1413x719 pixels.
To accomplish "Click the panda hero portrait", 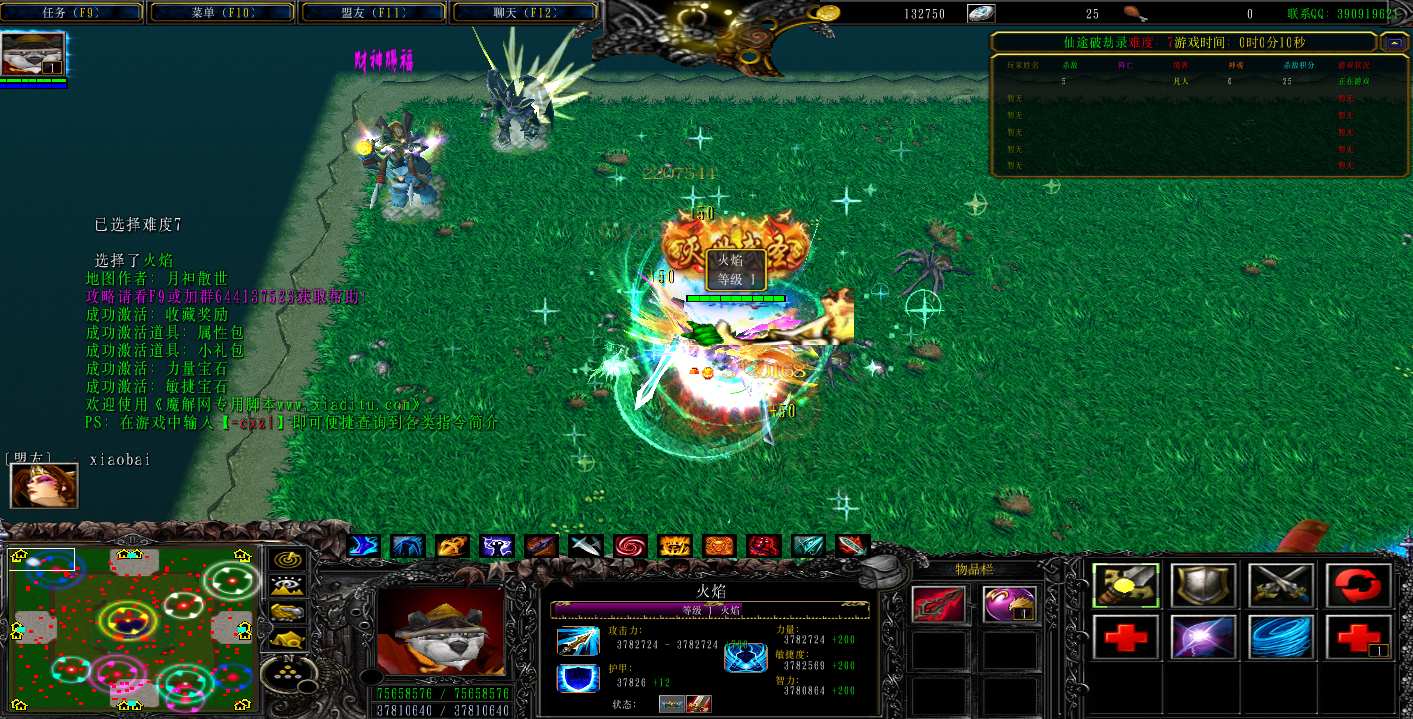I will point(440,630).
